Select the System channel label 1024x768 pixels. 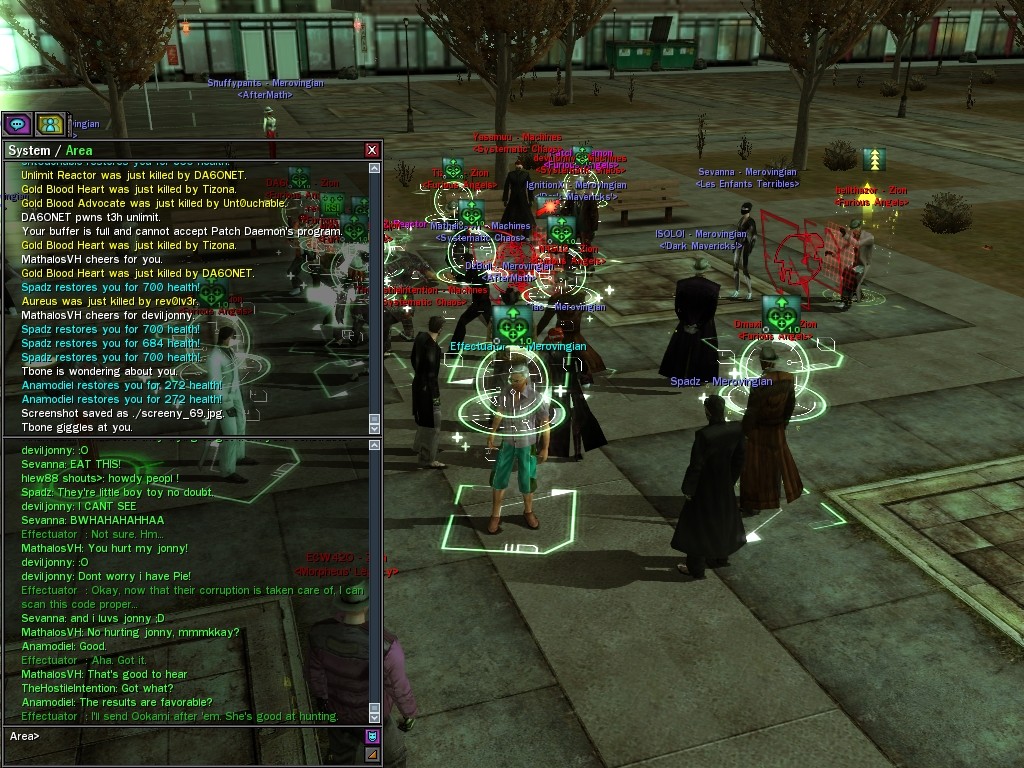[x=28, y=150]
